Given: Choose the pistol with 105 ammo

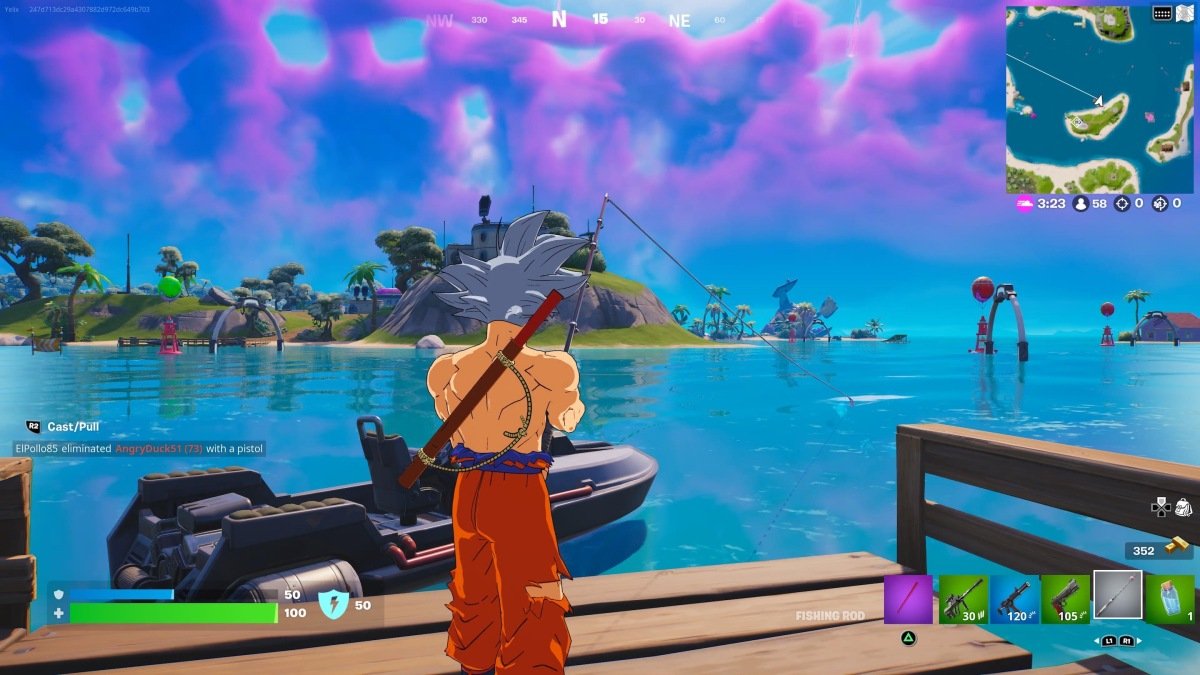Looking at the screenshot, I should 1066,599.
